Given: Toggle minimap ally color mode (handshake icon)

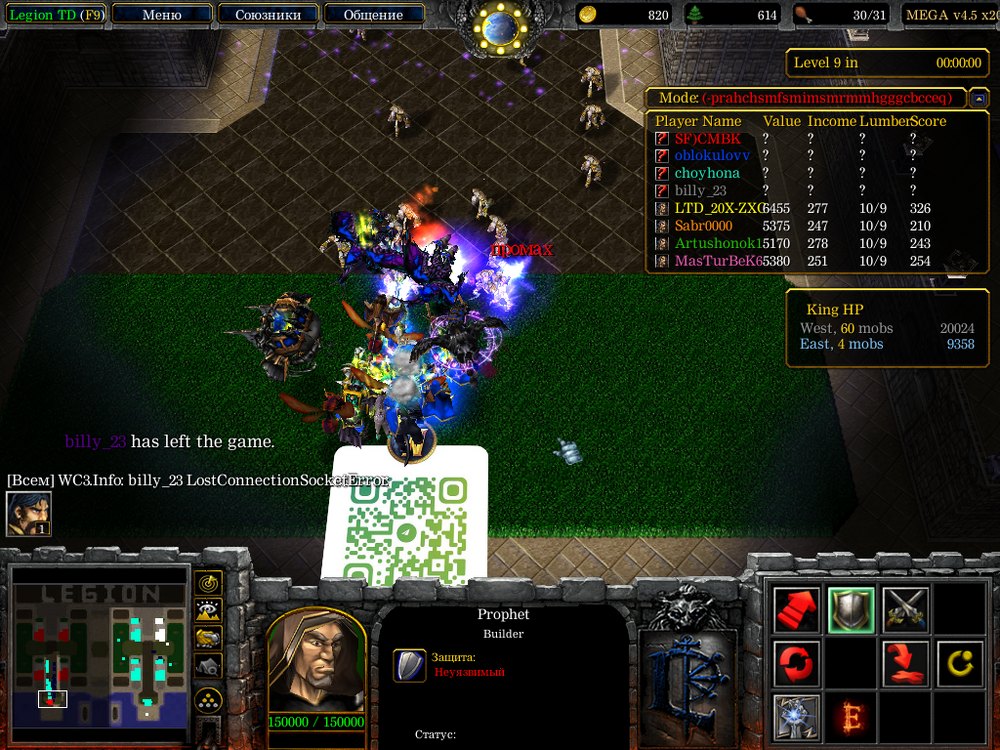Looking at the screenshot, I should click(x=208, y=638).
